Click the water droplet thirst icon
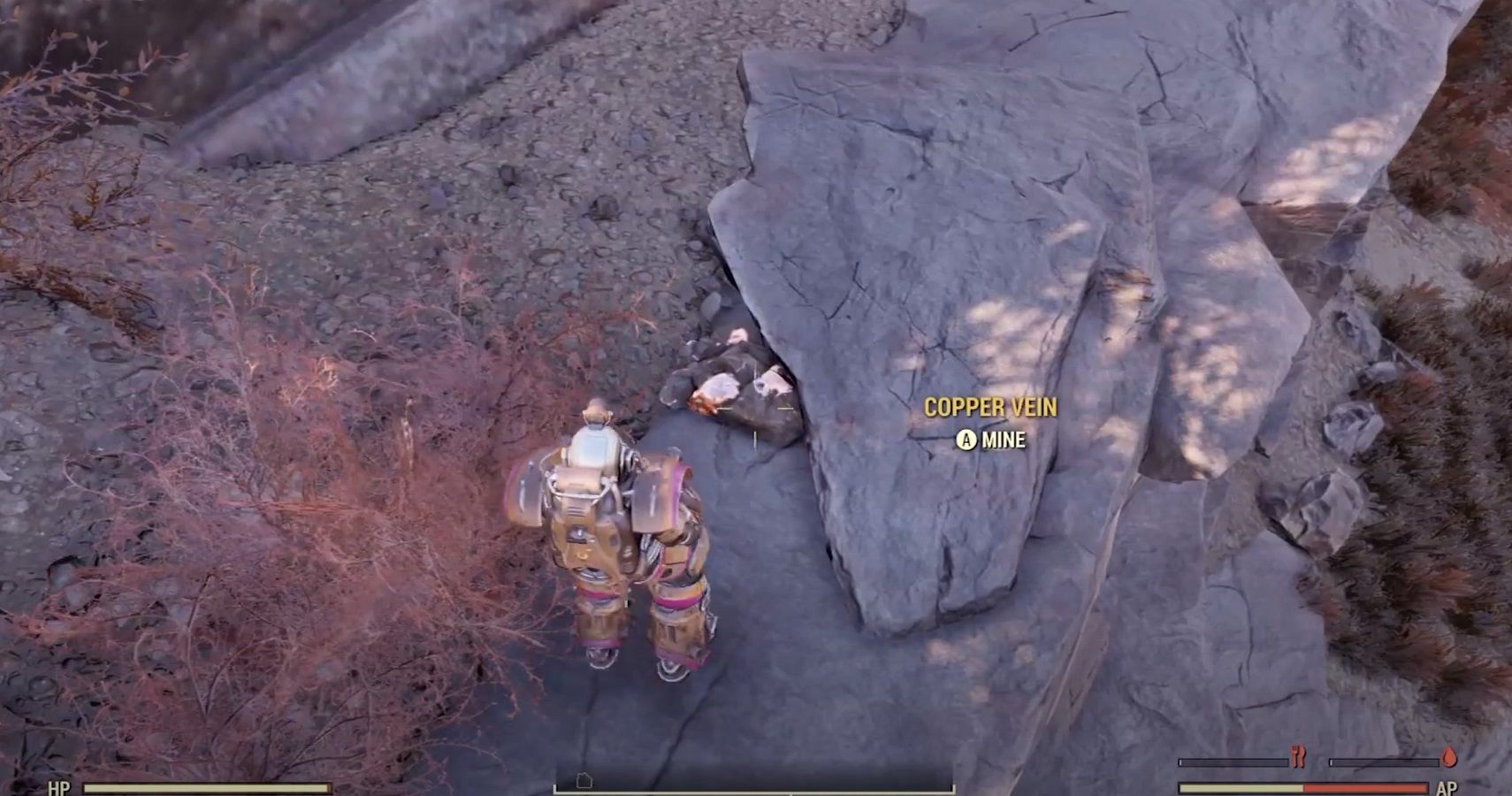Screen dimensions: 1512x796 [x=1448, y=756]
